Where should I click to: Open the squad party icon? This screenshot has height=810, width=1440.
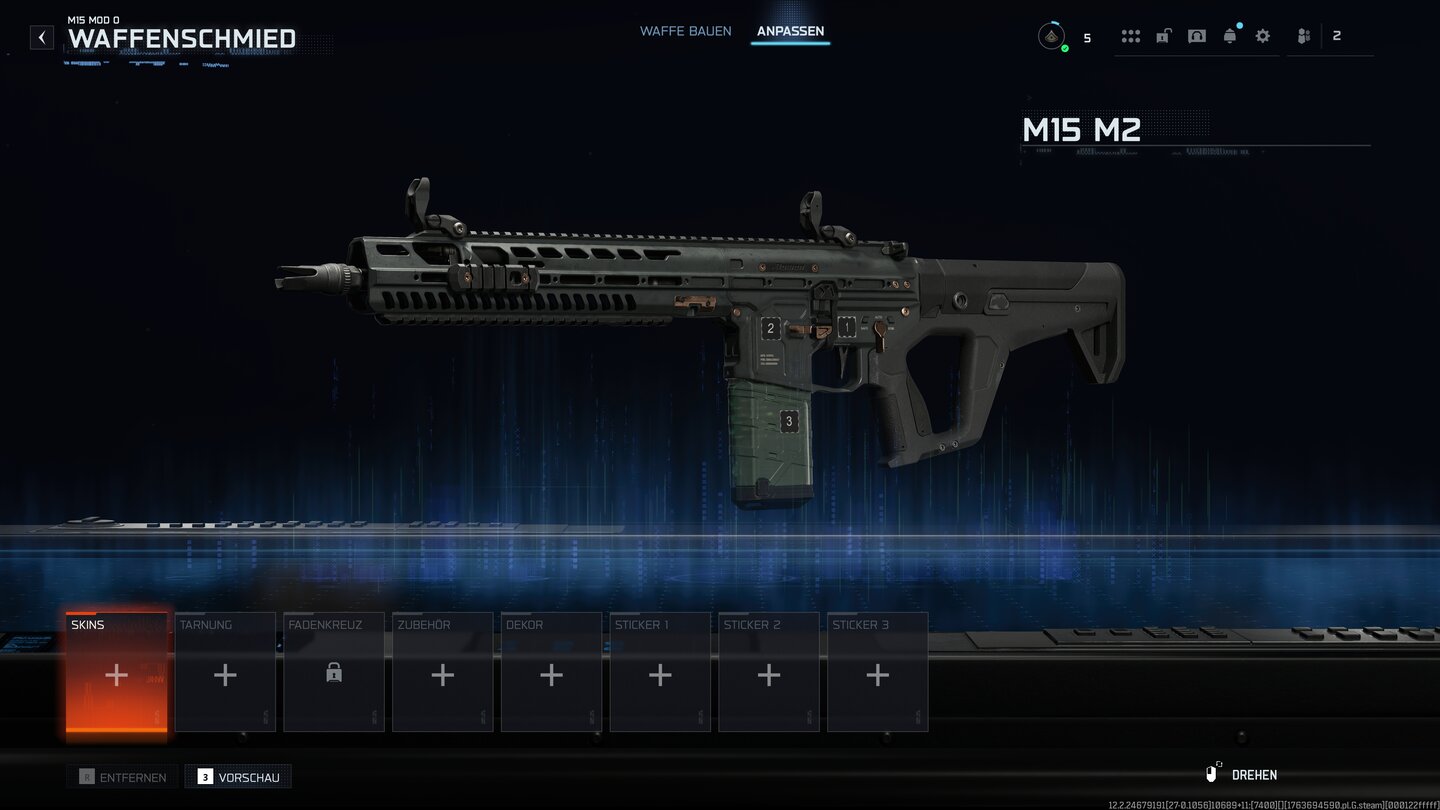(x=1304, y=36)
